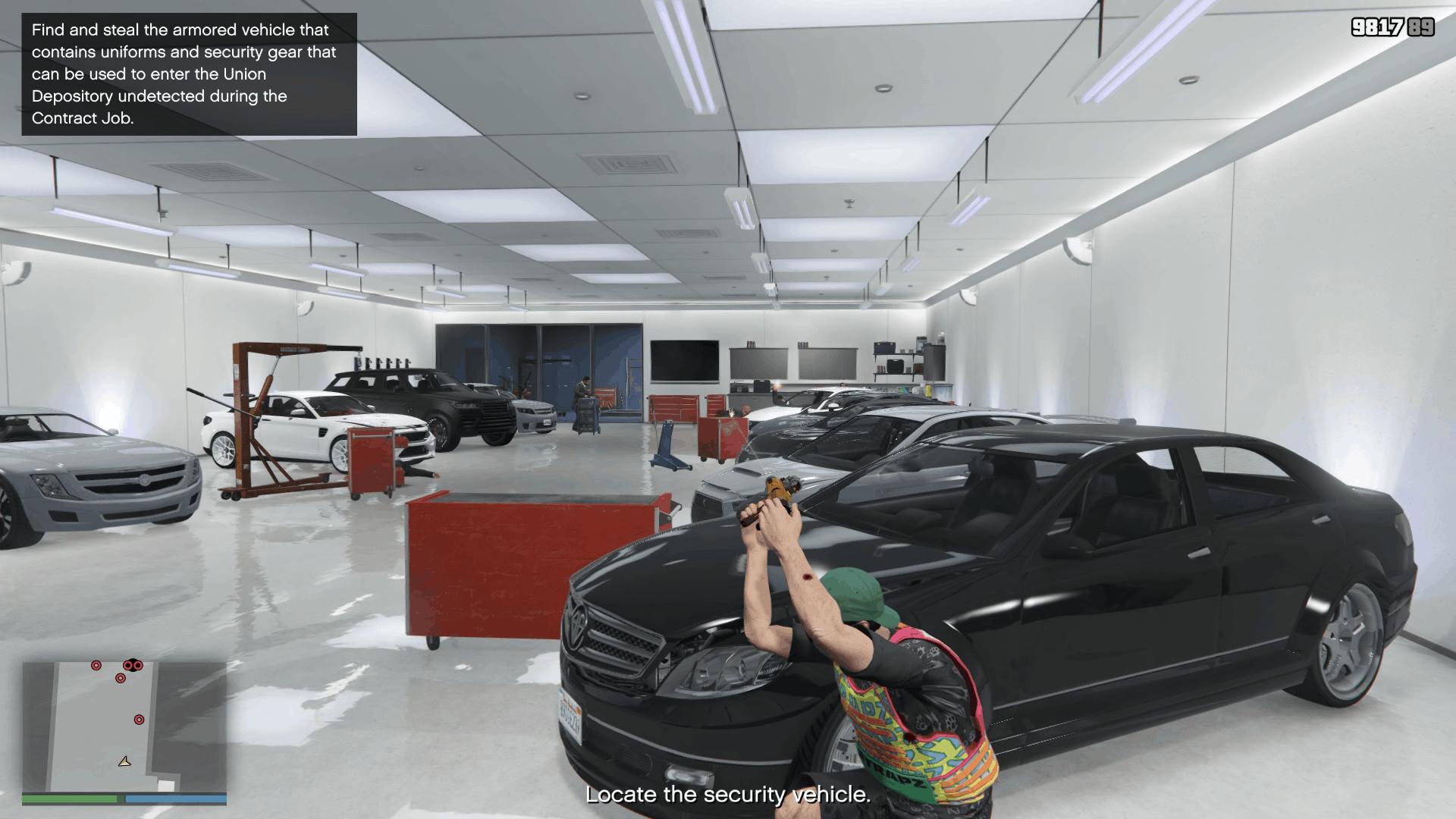The width and height of the screenshot is (1456, 819).
Task: Click the player arrow on the minimap
Action: coord(125,761)
